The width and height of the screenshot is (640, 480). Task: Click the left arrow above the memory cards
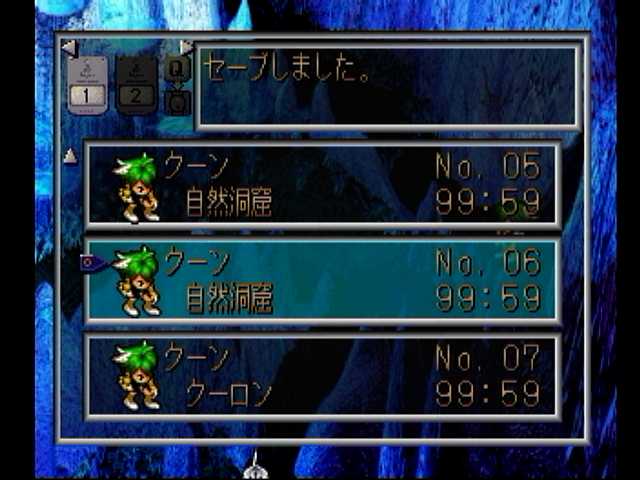tap(68, 47)
